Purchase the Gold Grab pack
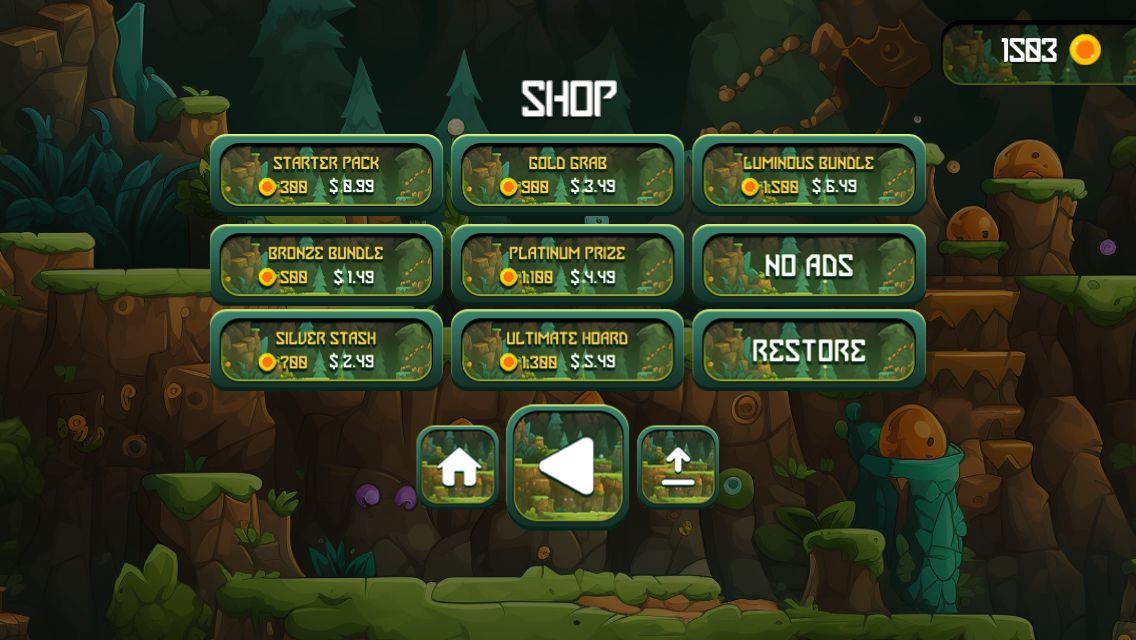Viewport: 1136px width, 640px height. (567, 175)
